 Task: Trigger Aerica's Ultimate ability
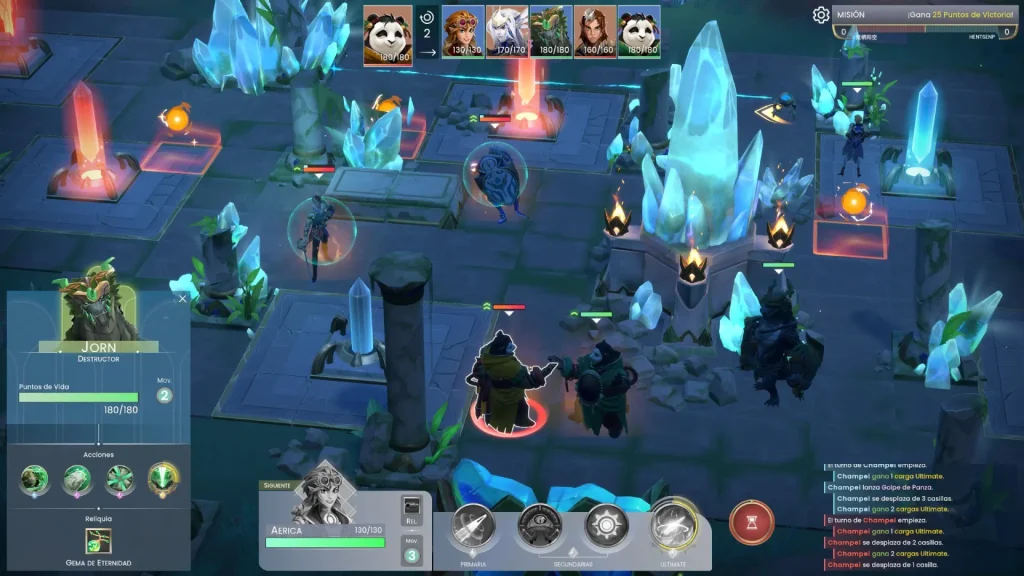coord(672,526)
